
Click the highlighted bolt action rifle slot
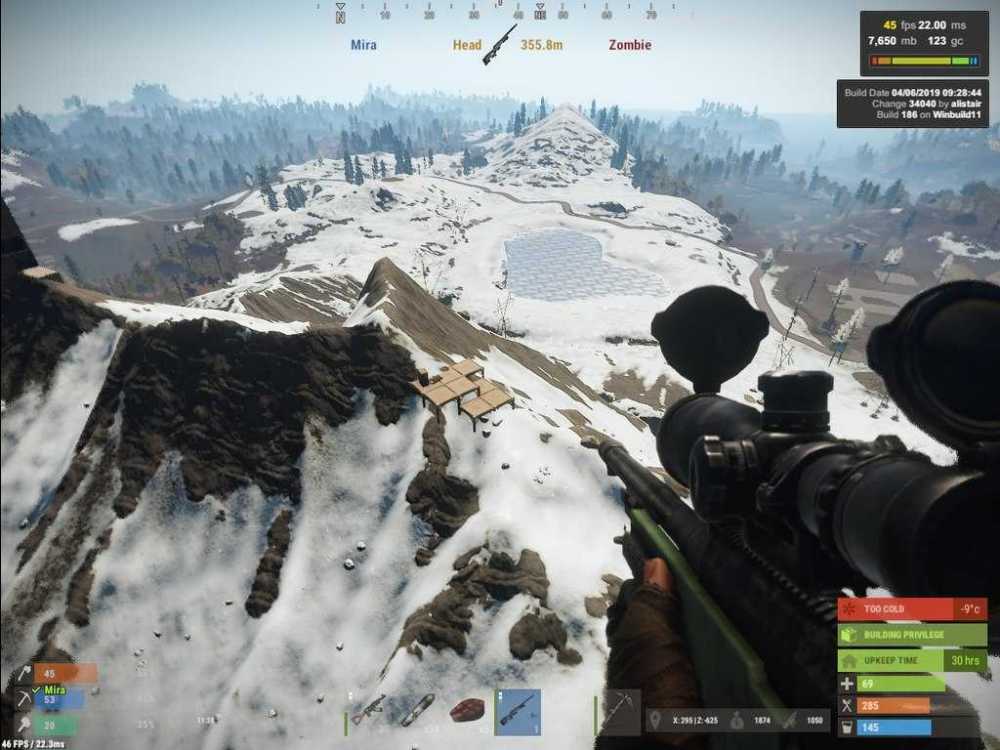[518, 711]
